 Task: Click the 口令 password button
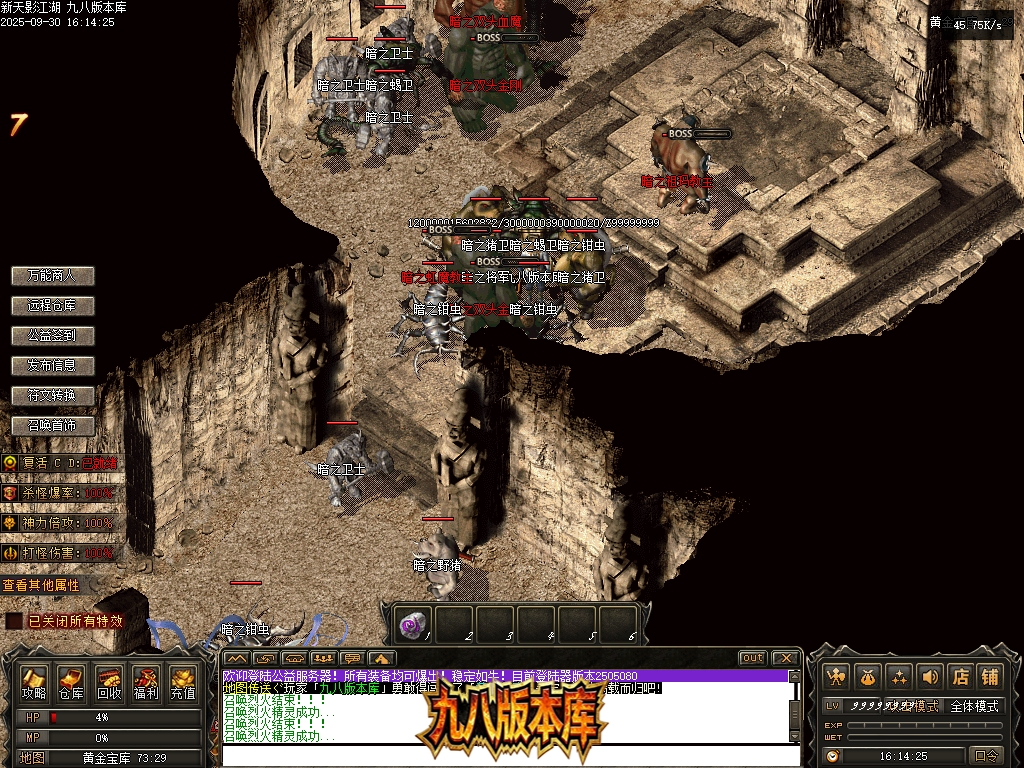click(x=986, y=756)
